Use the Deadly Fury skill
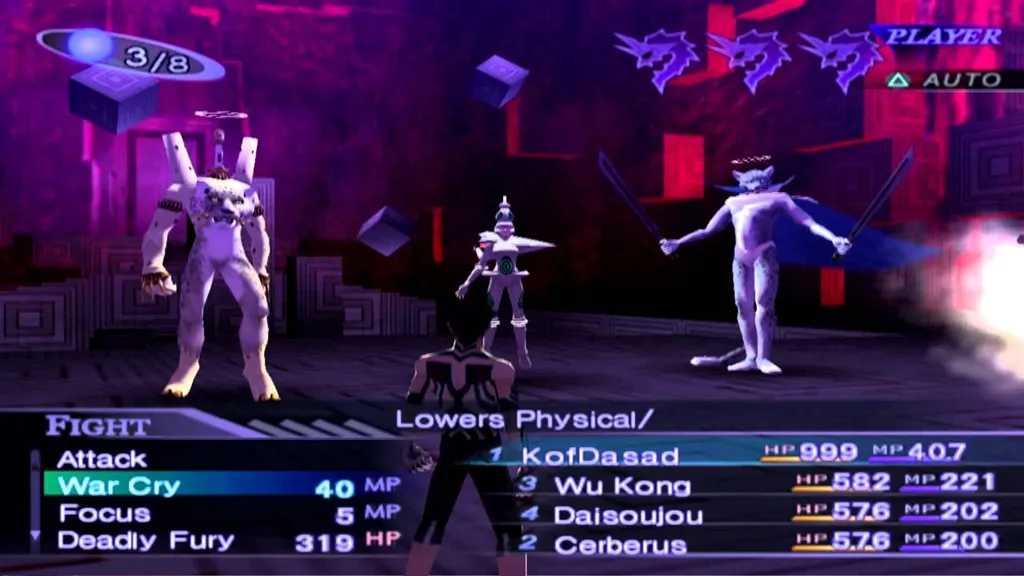 click(145, 541)
